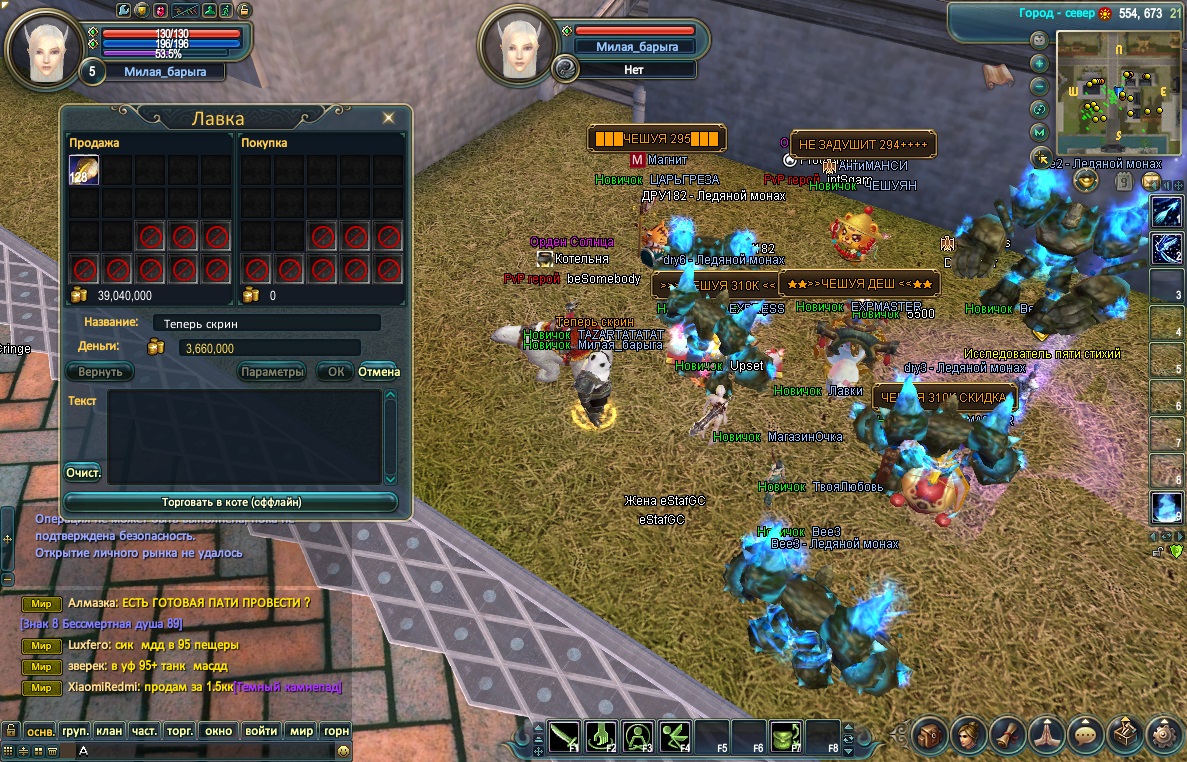
Task: Click the Вернуть button
Action: pos(100,372)
